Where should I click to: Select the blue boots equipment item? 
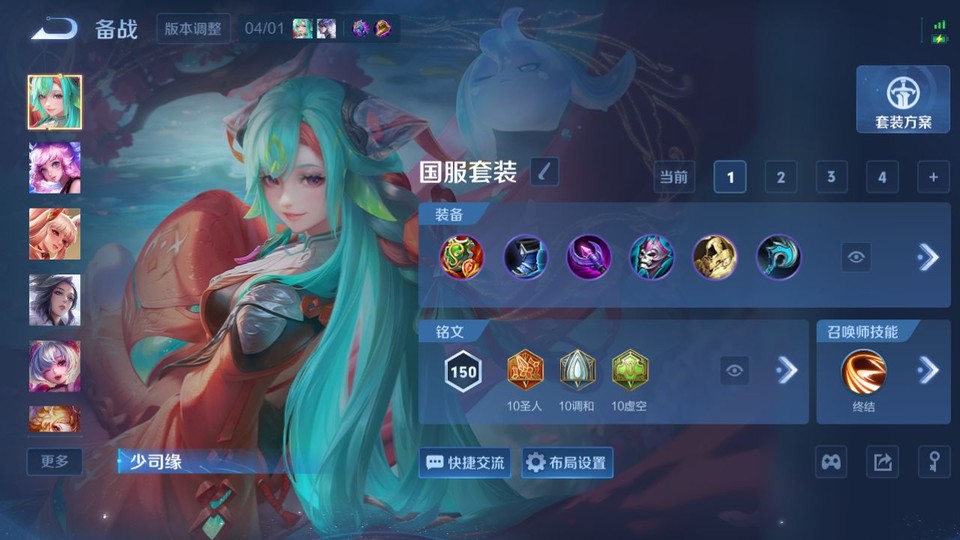pyautogui.click(x=524, y=257)
